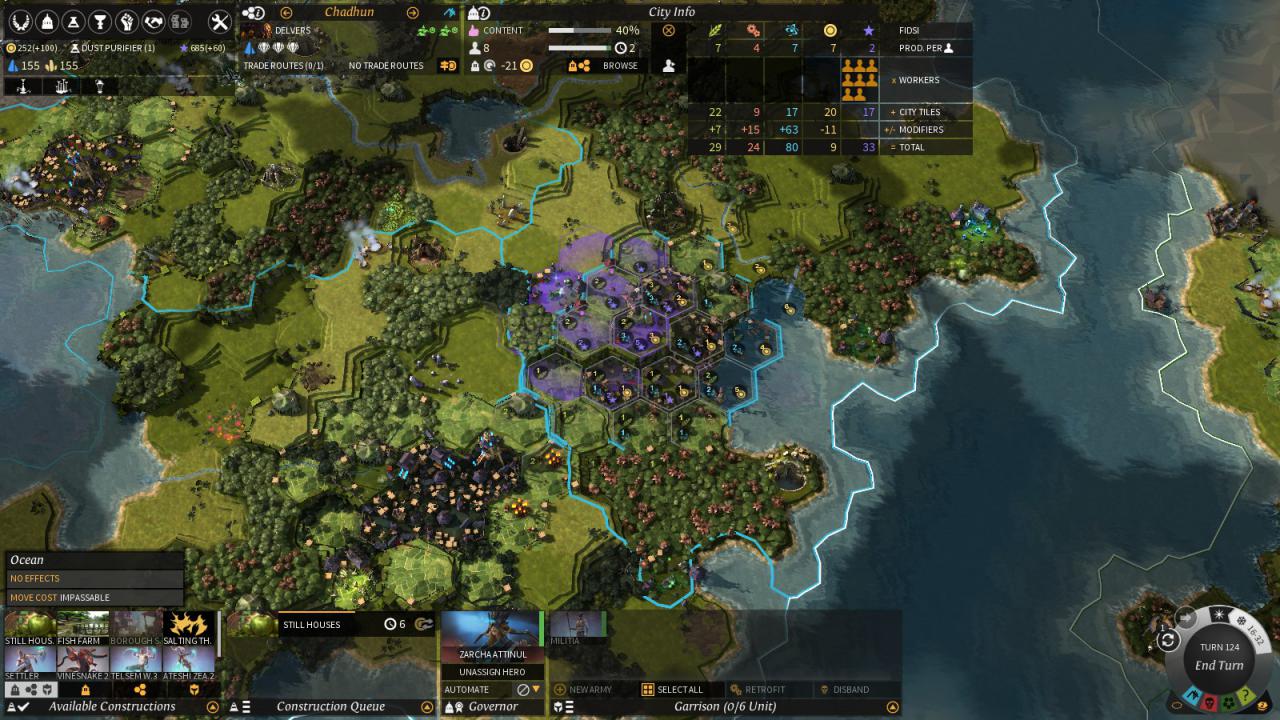Select the Vinesnake 2 unit construction
1280x720 pixels.
coord(83,662)
